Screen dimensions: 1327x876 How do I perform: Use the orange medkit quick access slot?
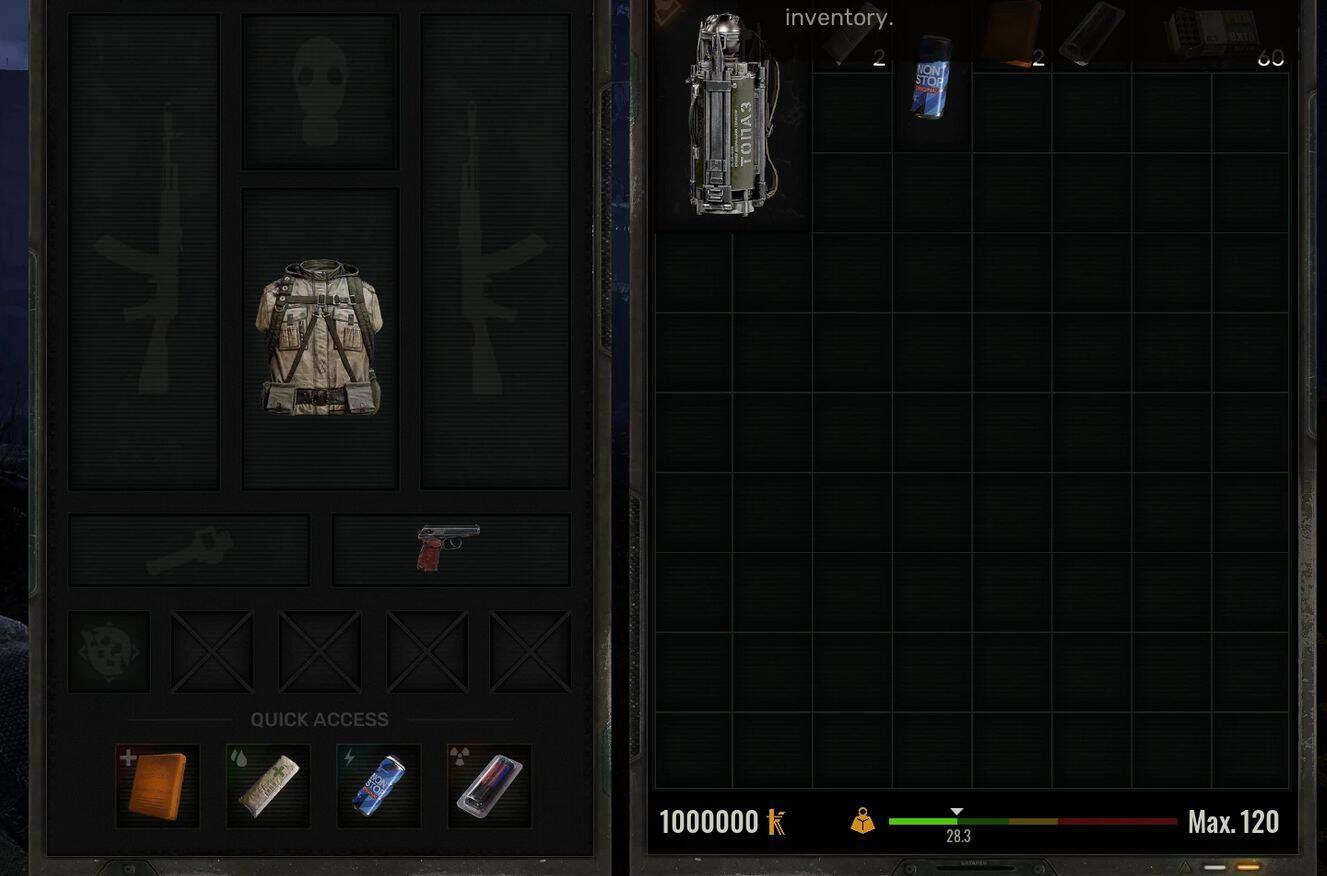(157, 786)
